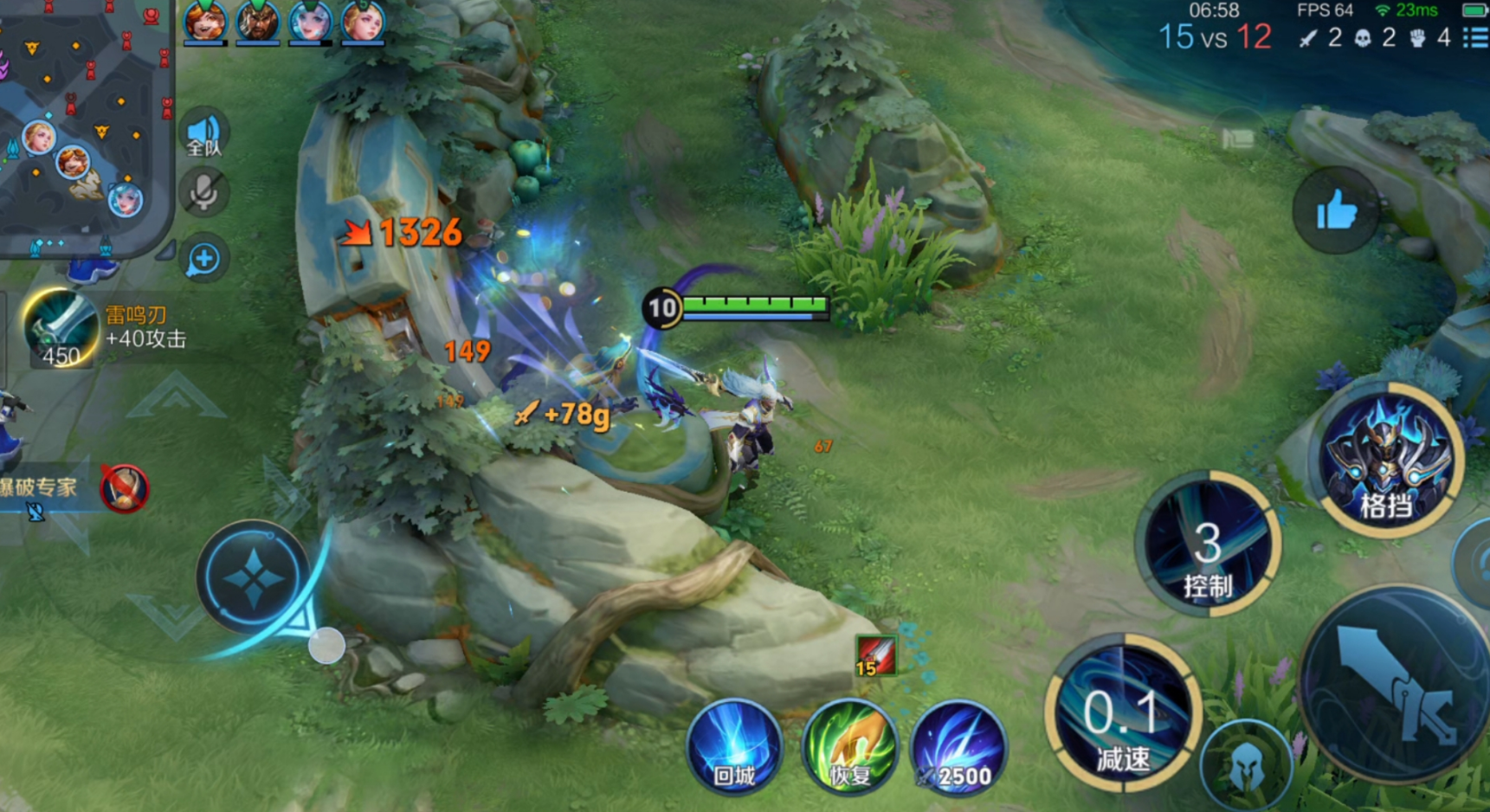The image size is (1490, 812).
Task: Cast the 控制 control skill
Action: click(1208, 545)
